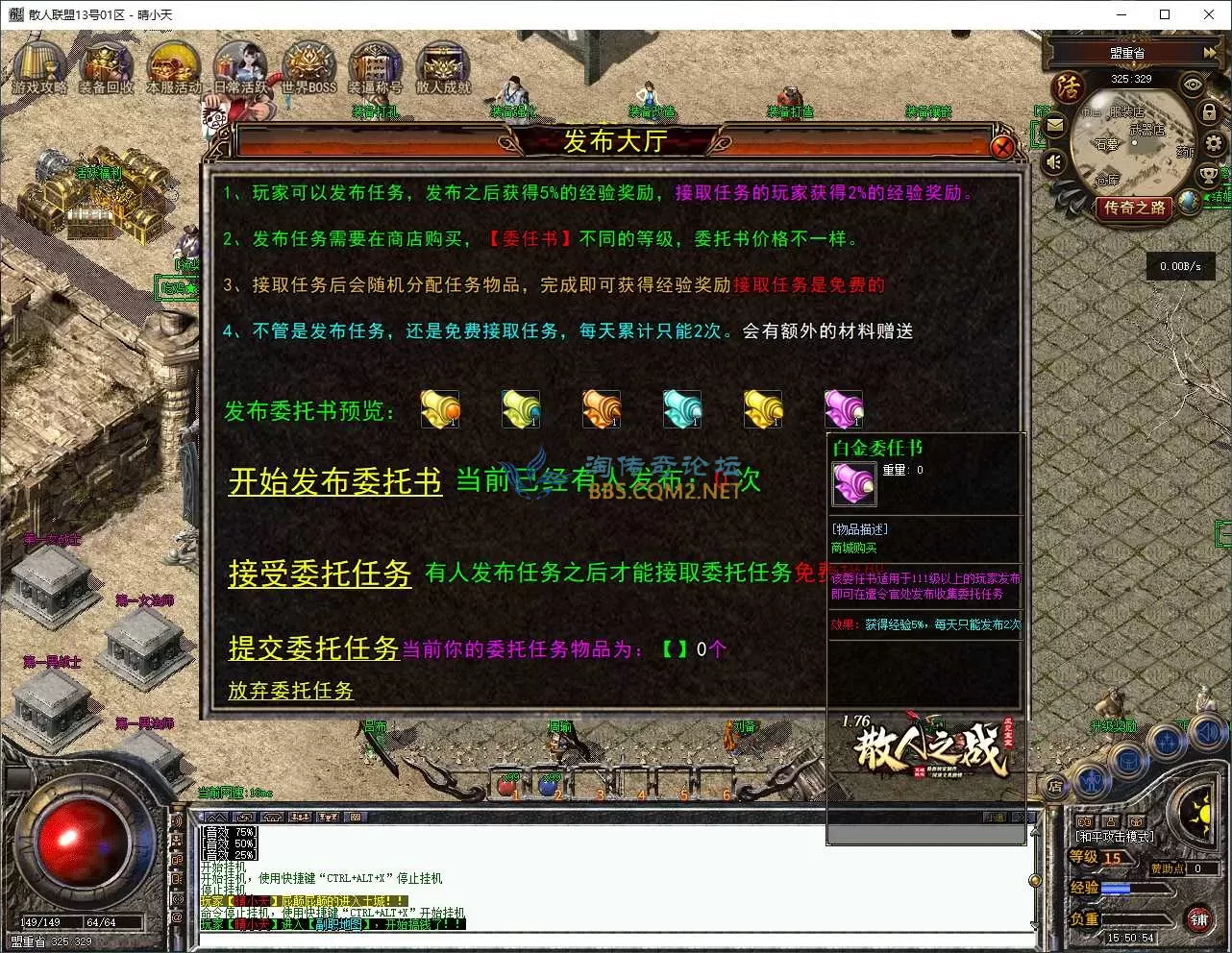Image resolution: width=1232 pixels, height=953 pixels.
Task: Open the personal shop 铺 icon at bottom right
Action: click(x=1199, y=919)
